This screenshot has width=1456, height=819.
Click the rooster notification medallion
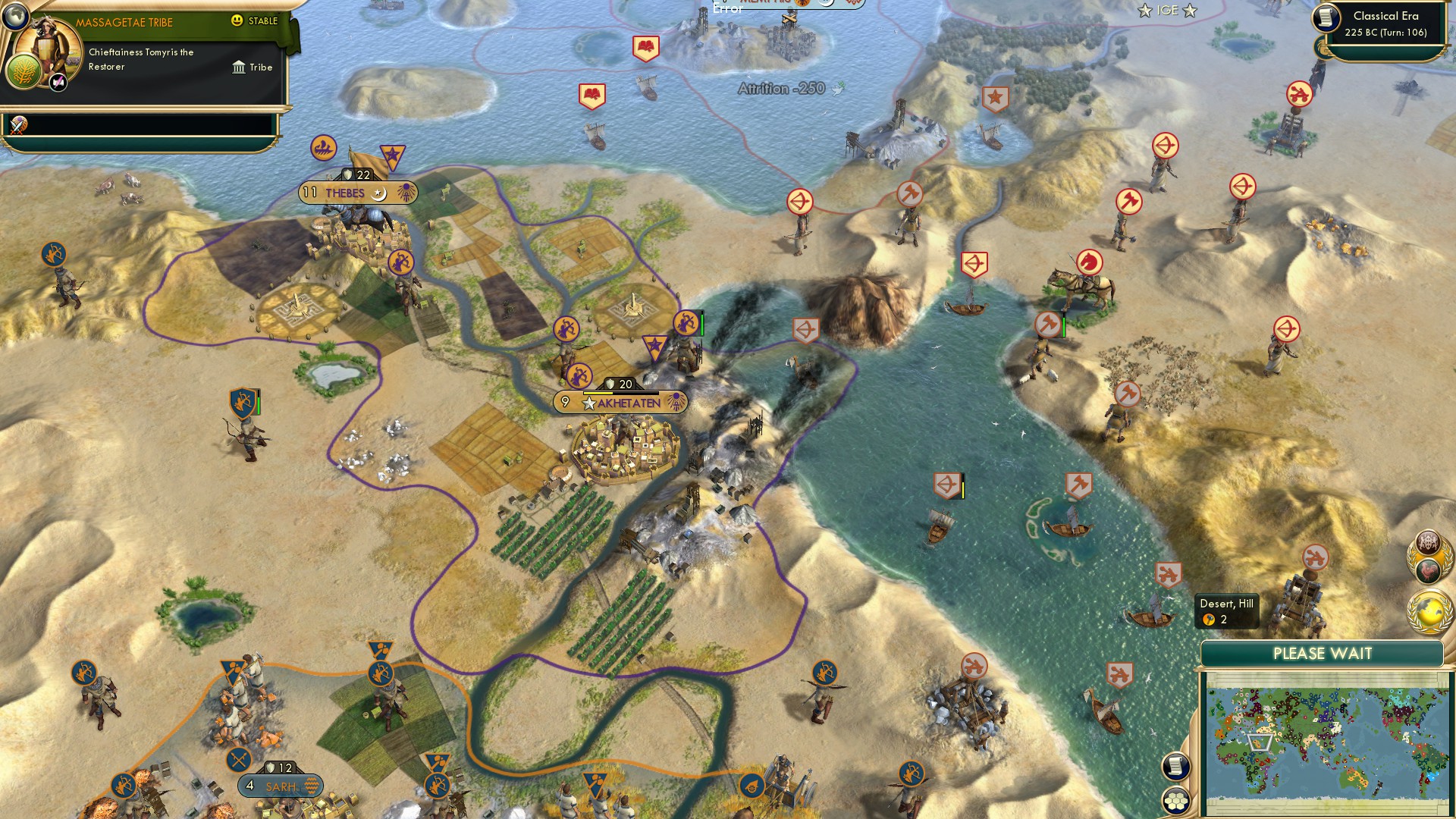click(1429, 570)
